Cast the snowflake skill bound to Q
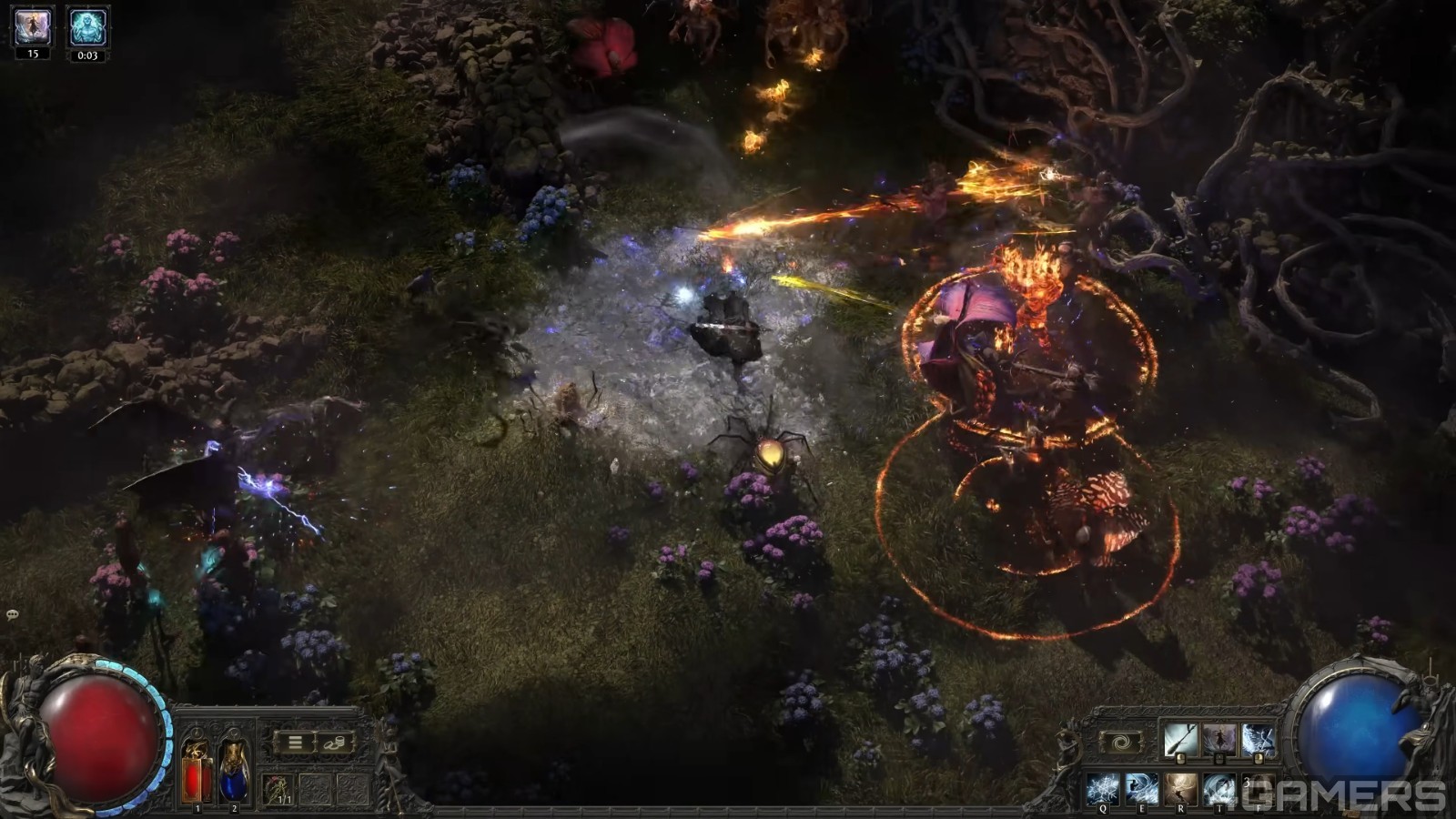Image resolution: width=1456 pixels, height=819 pixels. click(1103, 789)
